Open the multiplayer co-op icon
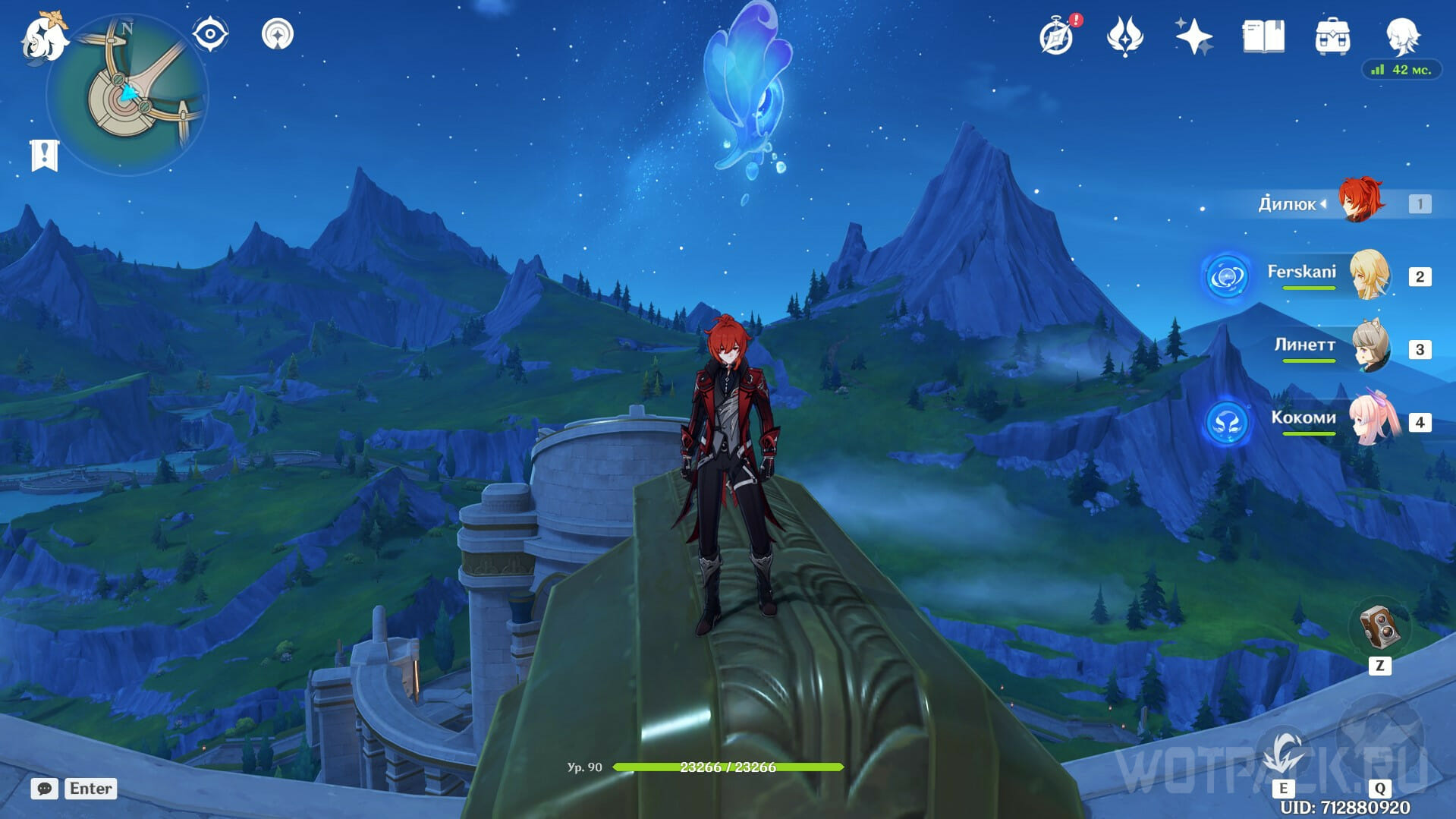 [x=278, y=35]
